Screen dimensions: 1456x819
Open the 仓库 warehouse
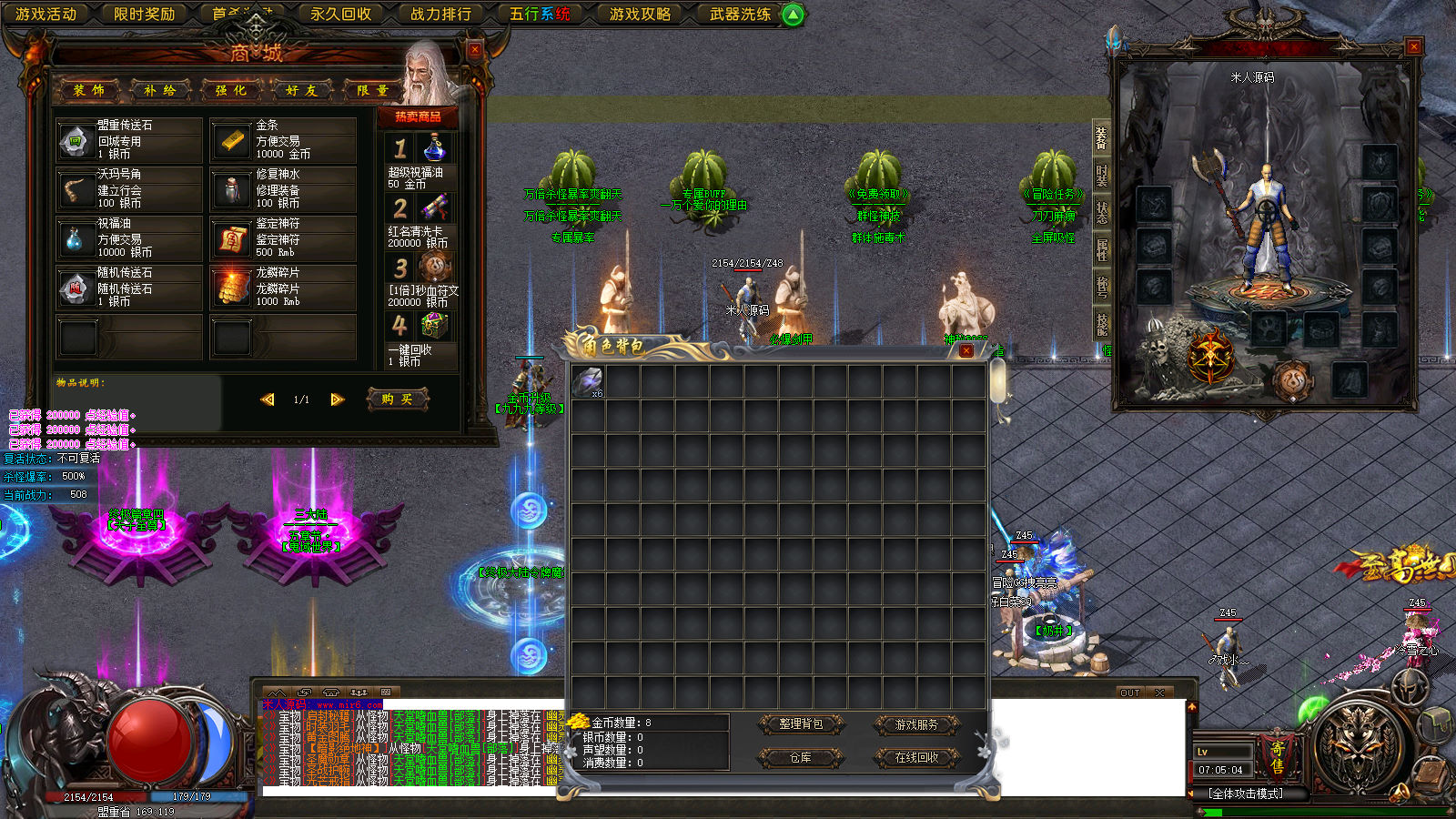tap(801, 757)
